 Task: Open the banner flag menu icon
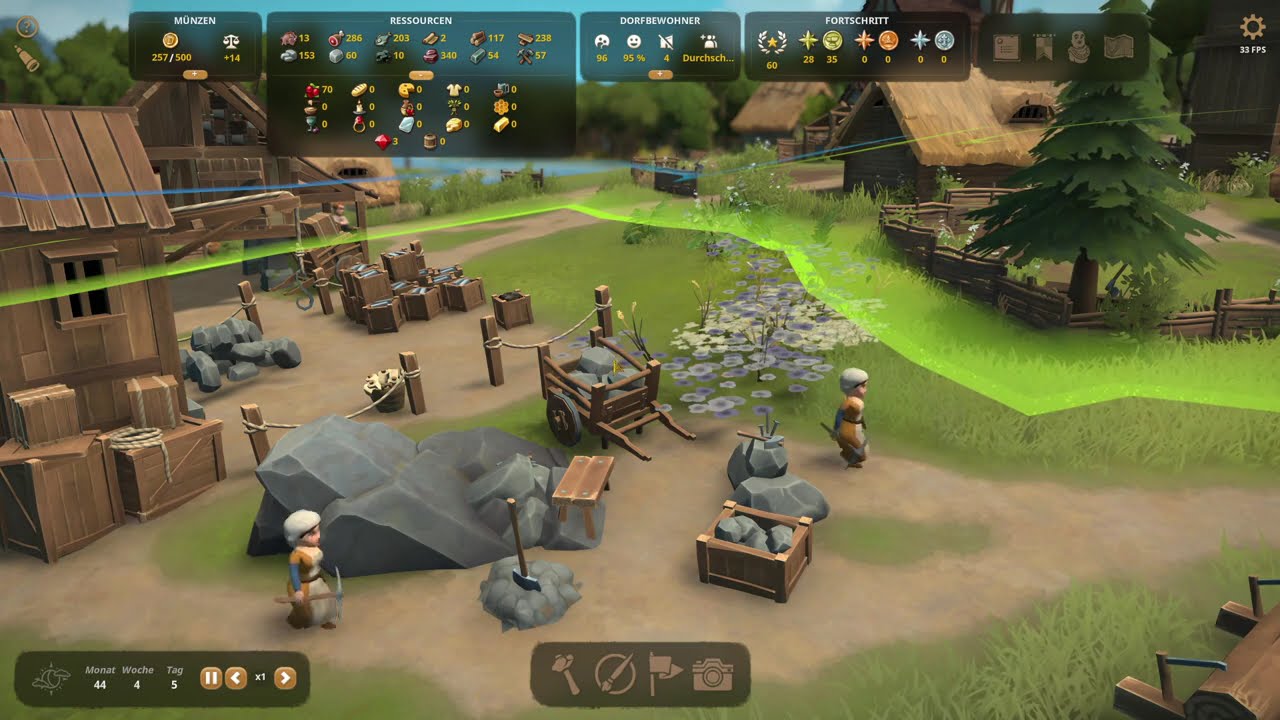click(1043, 47)
